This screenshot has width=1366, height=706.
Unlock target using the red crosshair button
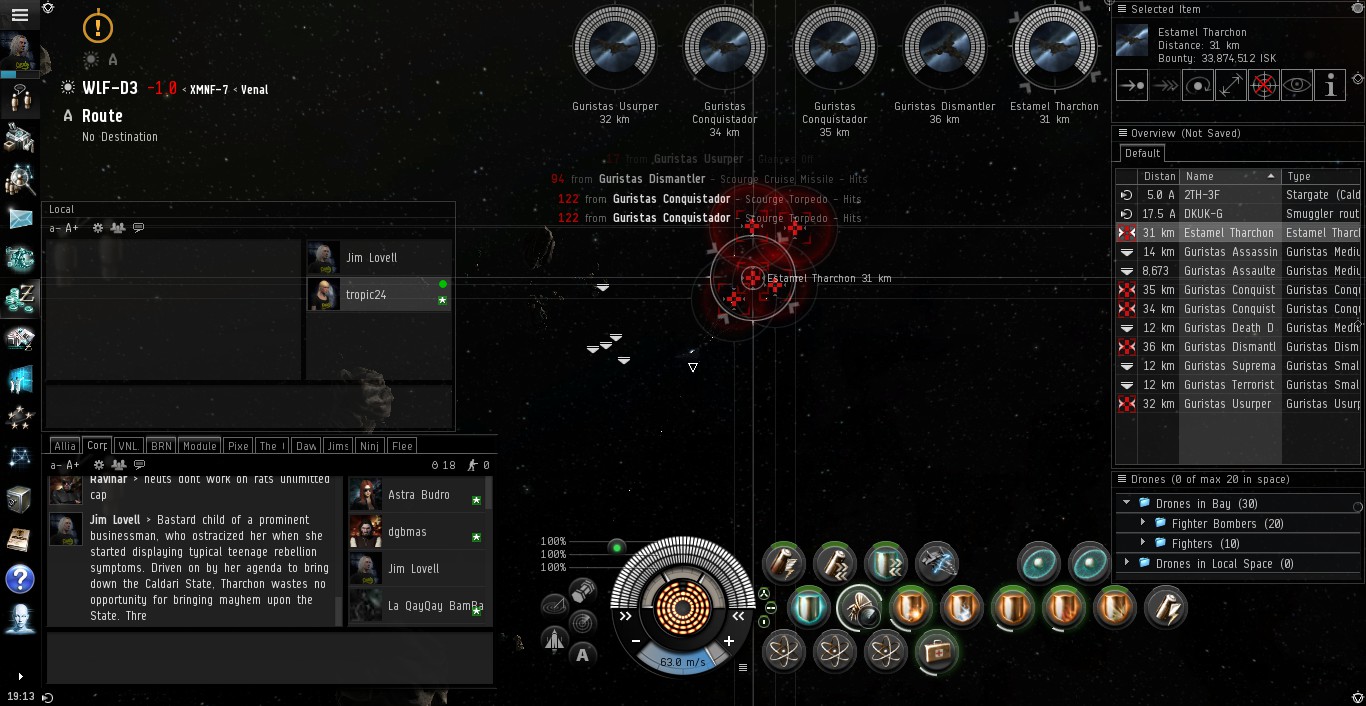coord(1264,86)
